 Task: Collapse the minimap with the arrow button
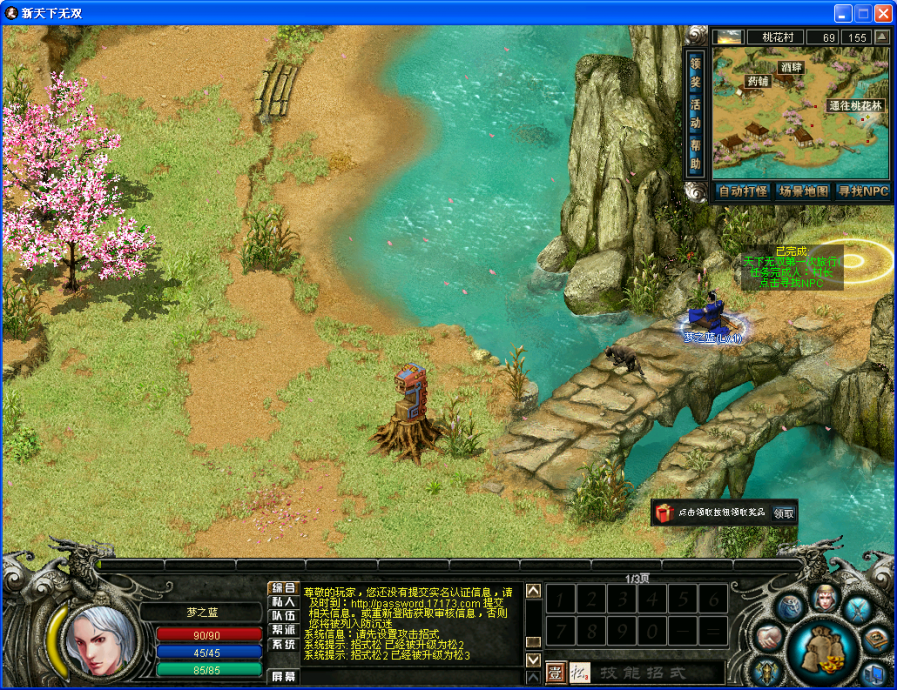coord(881,37)
